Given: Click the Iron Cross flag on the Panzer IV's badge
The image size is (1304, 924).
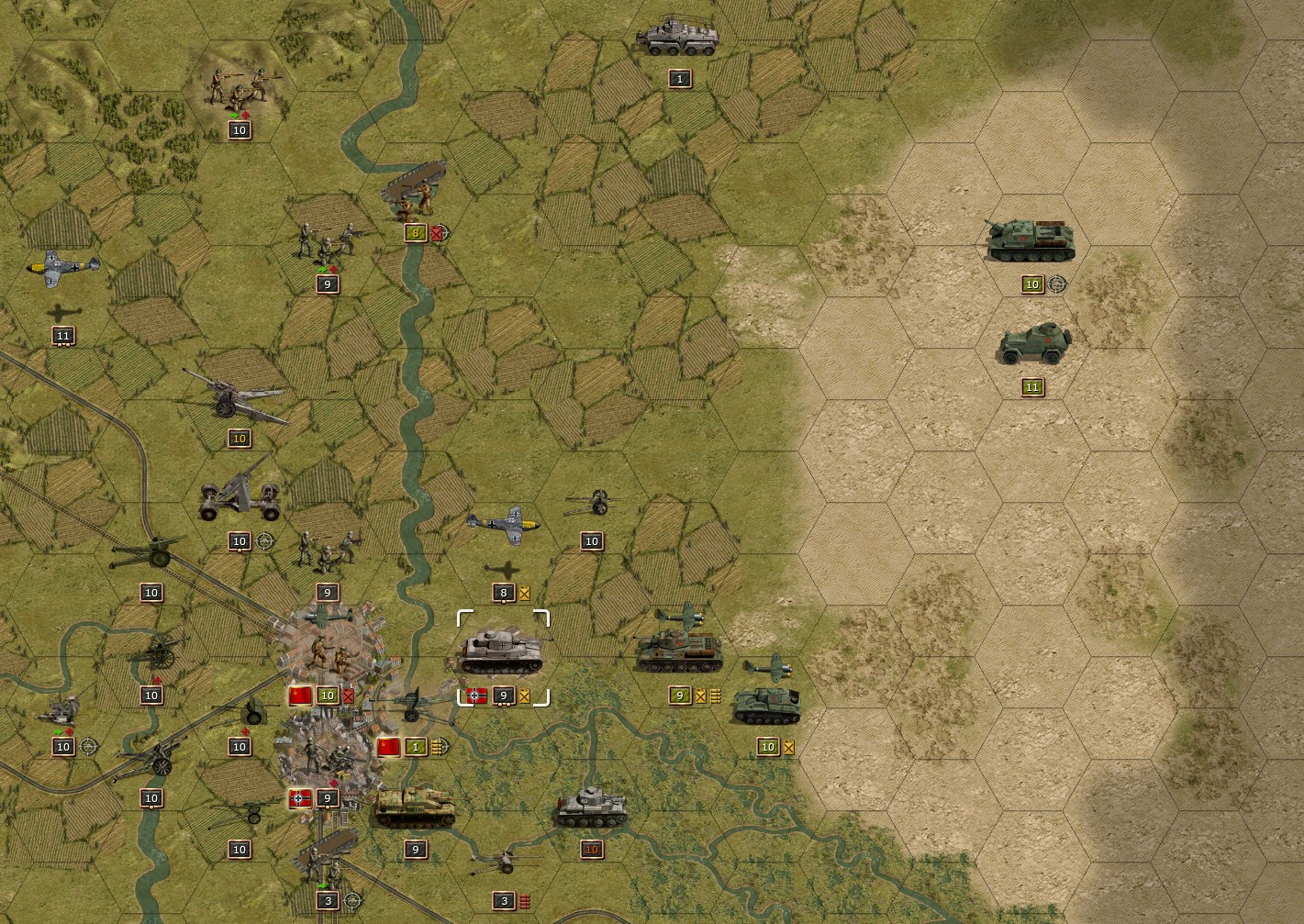Looking at the screenshot, I should tap(476, 696).
